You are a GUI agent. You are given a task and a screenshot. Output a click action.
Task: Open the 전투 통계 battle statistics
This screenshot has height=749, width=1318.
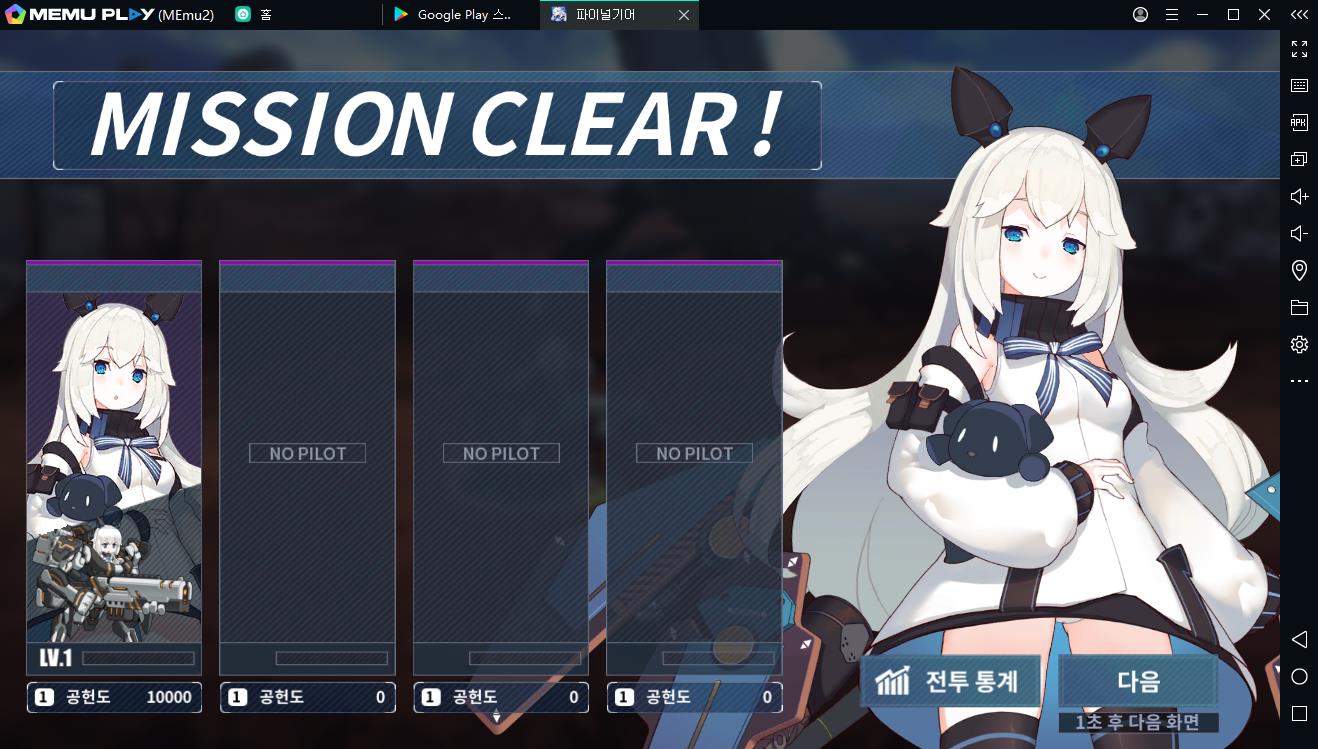pyautogui.click(x=950, y=681)
